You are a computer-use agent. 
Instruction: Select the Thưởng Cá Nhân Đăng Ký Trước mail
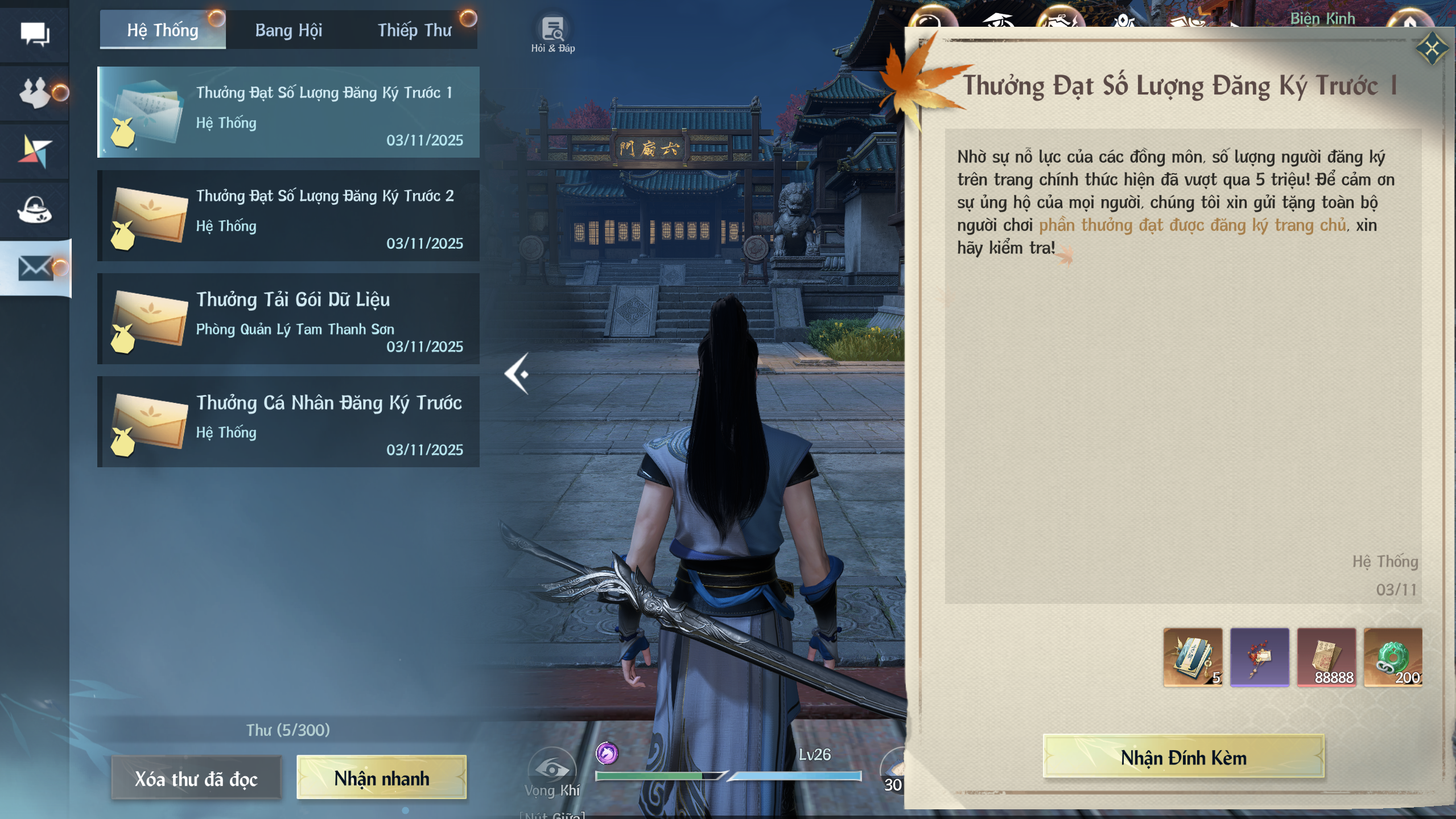[x=288, y=422]
